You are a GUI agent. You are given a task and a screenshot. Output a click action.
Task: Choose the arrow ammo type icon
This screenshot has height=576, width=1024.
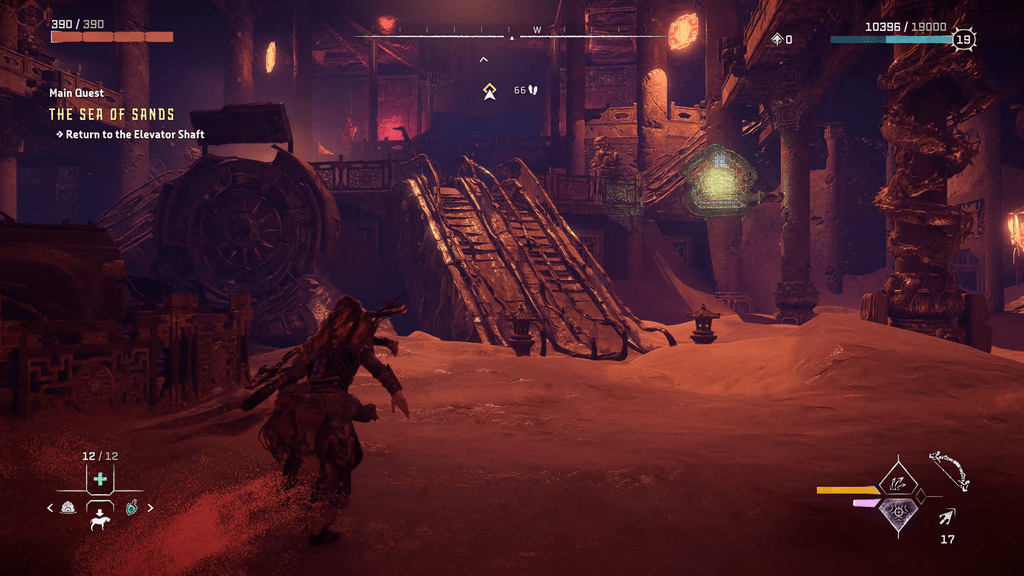[x=947, y=517]
